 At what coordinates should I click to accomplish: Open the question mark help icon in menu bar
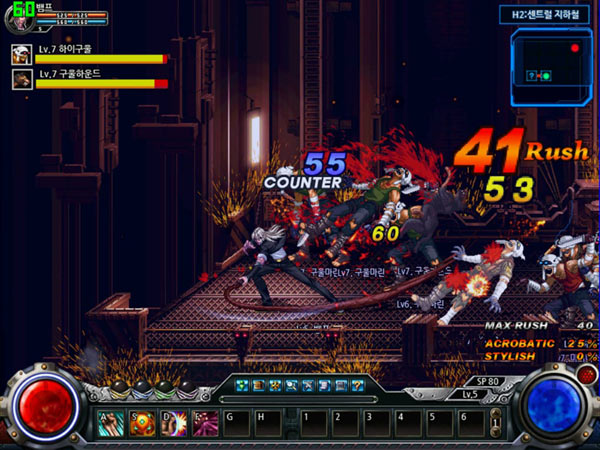357,385
